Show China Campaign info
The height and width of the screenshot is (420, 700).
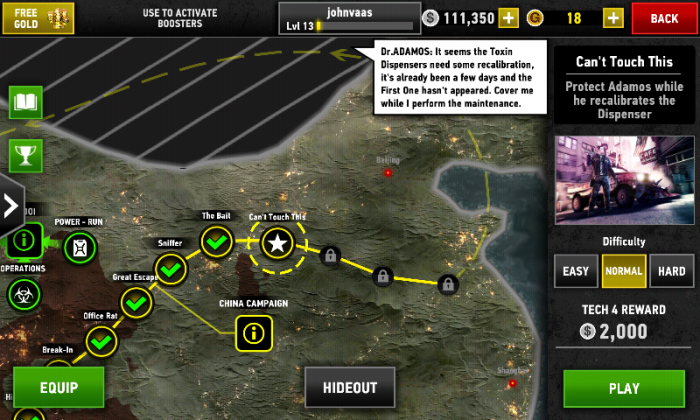coord(253,331)
